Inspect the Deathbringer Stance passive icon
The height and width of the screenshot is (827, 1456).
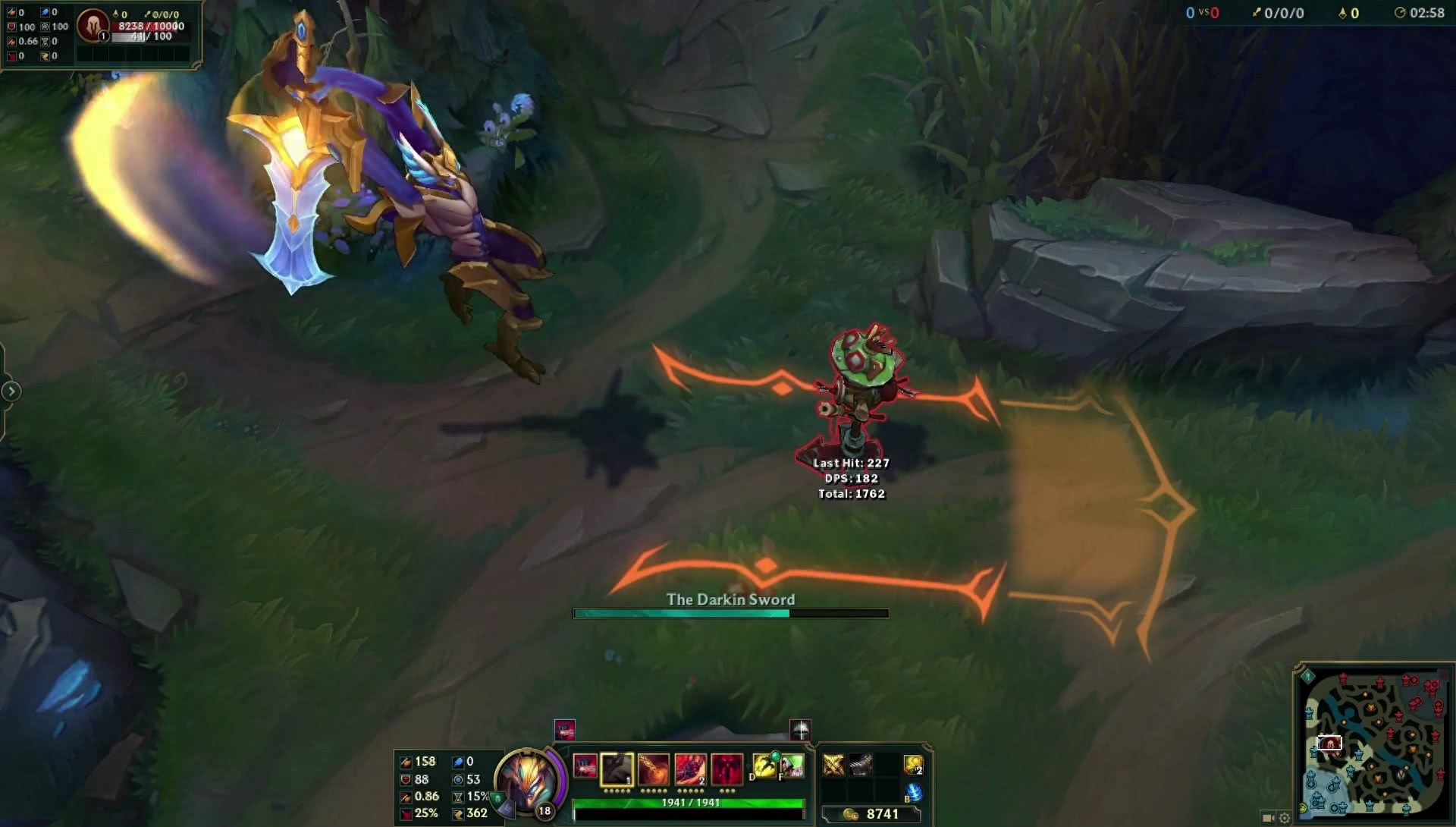pyautogui.click(x=585, y=767)
